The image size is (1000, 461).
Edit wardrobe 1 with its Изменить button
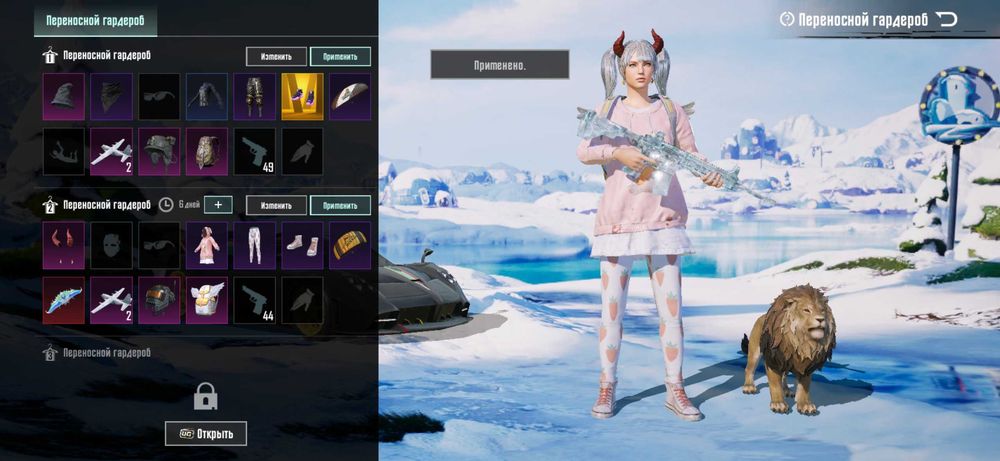point(276,57)
